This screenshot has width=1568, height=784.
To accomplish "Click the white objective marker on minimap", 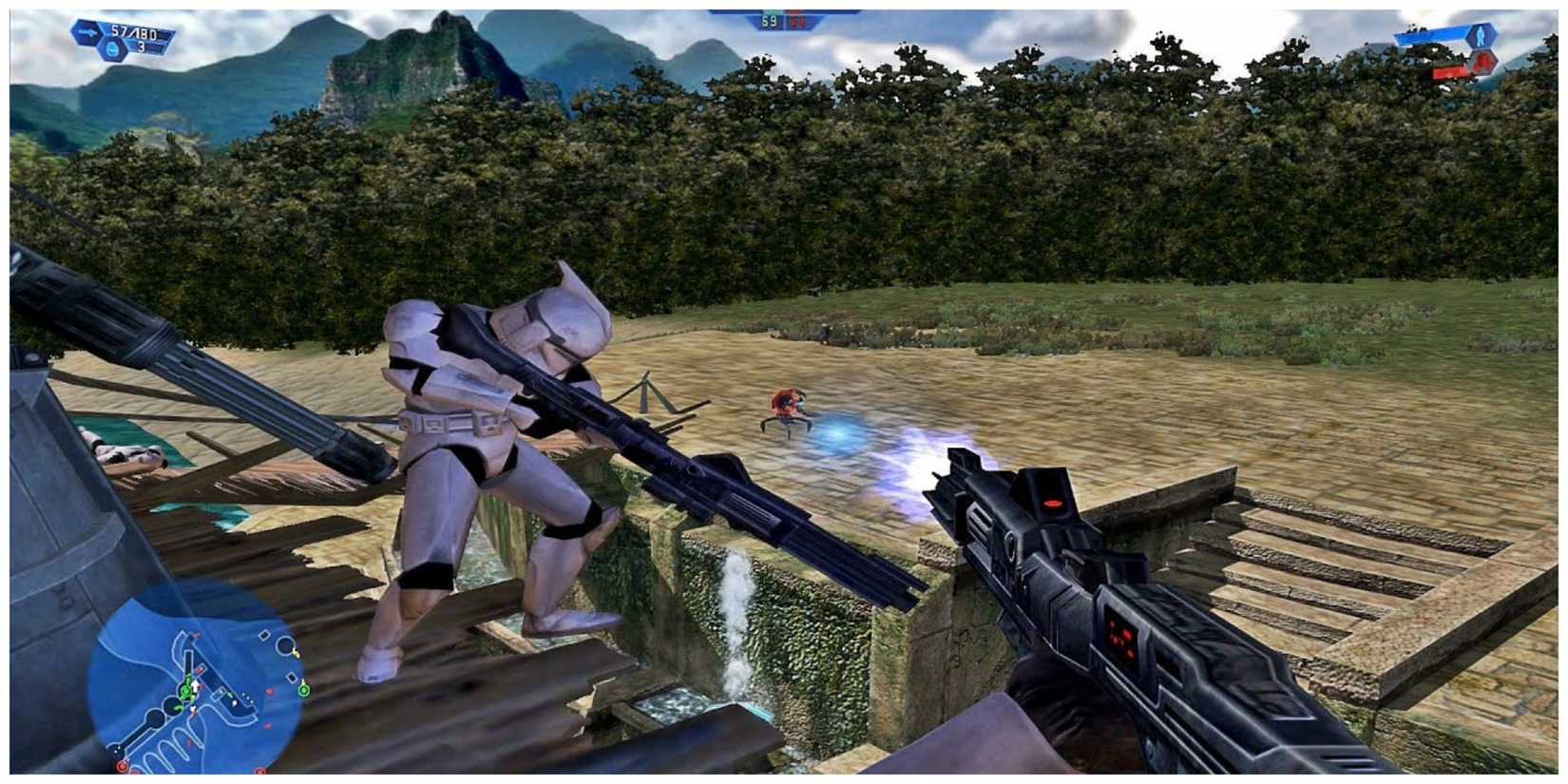I will point(265,634).
